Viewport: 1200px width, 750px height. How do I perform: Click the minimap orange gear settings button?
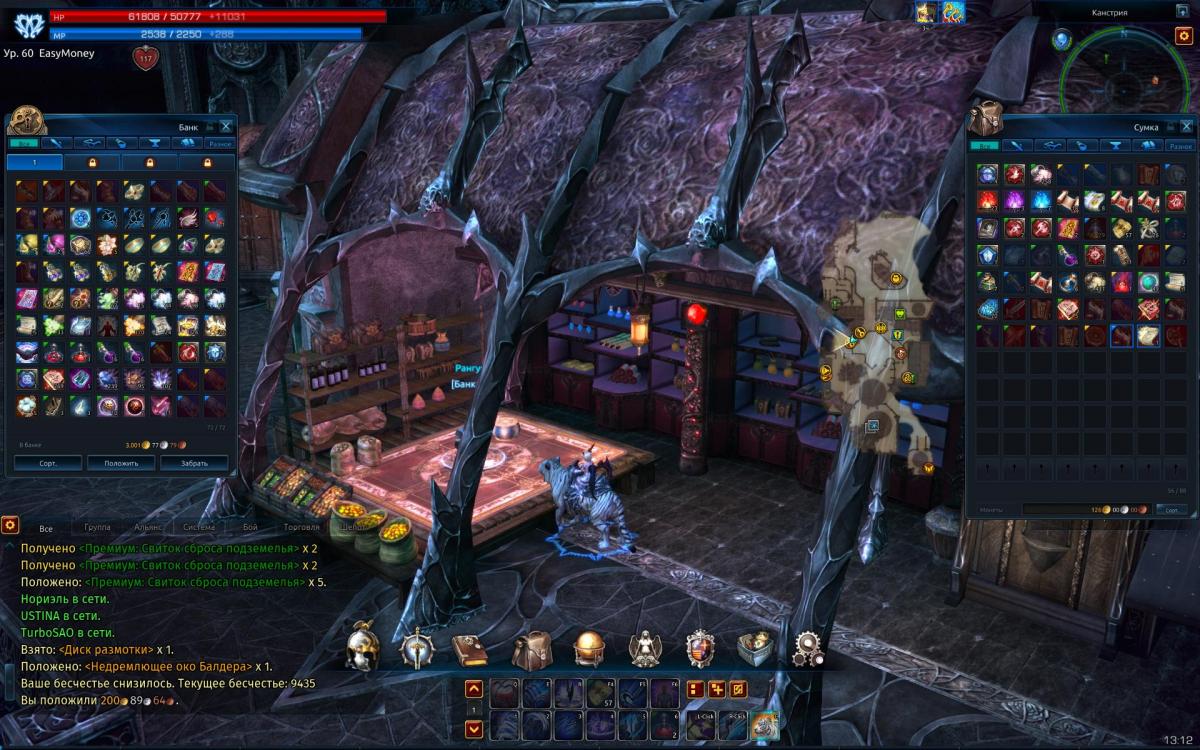(1183, 36)
